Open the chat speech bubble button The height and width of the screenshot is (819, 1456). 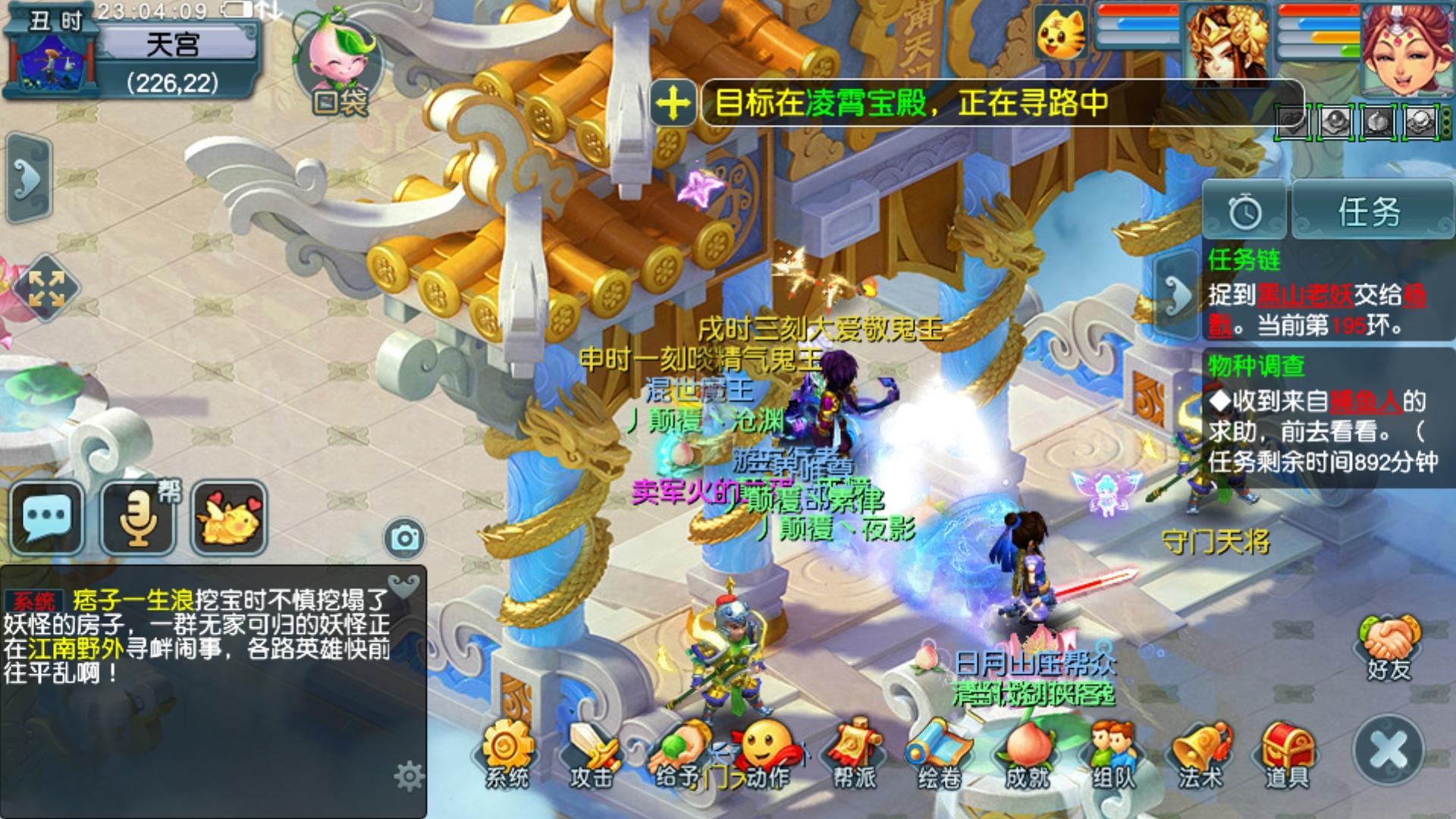click(47, 518)
